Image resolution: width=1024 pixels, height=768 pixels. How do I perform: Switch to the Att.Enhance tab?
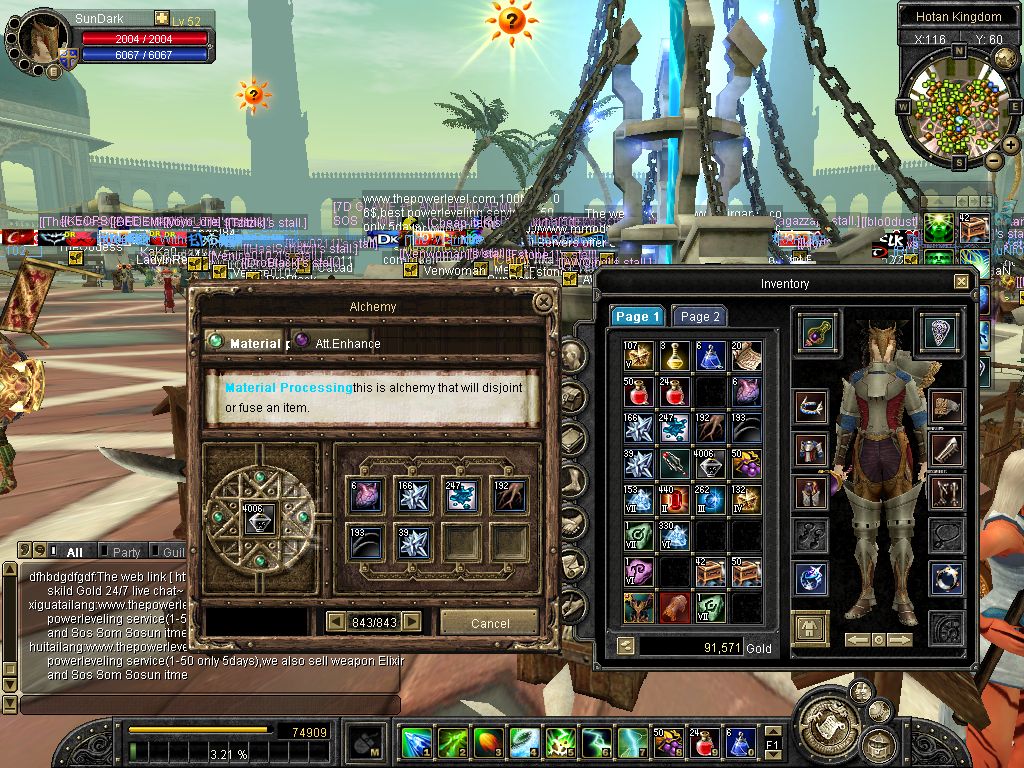click(x=347, y=343)
